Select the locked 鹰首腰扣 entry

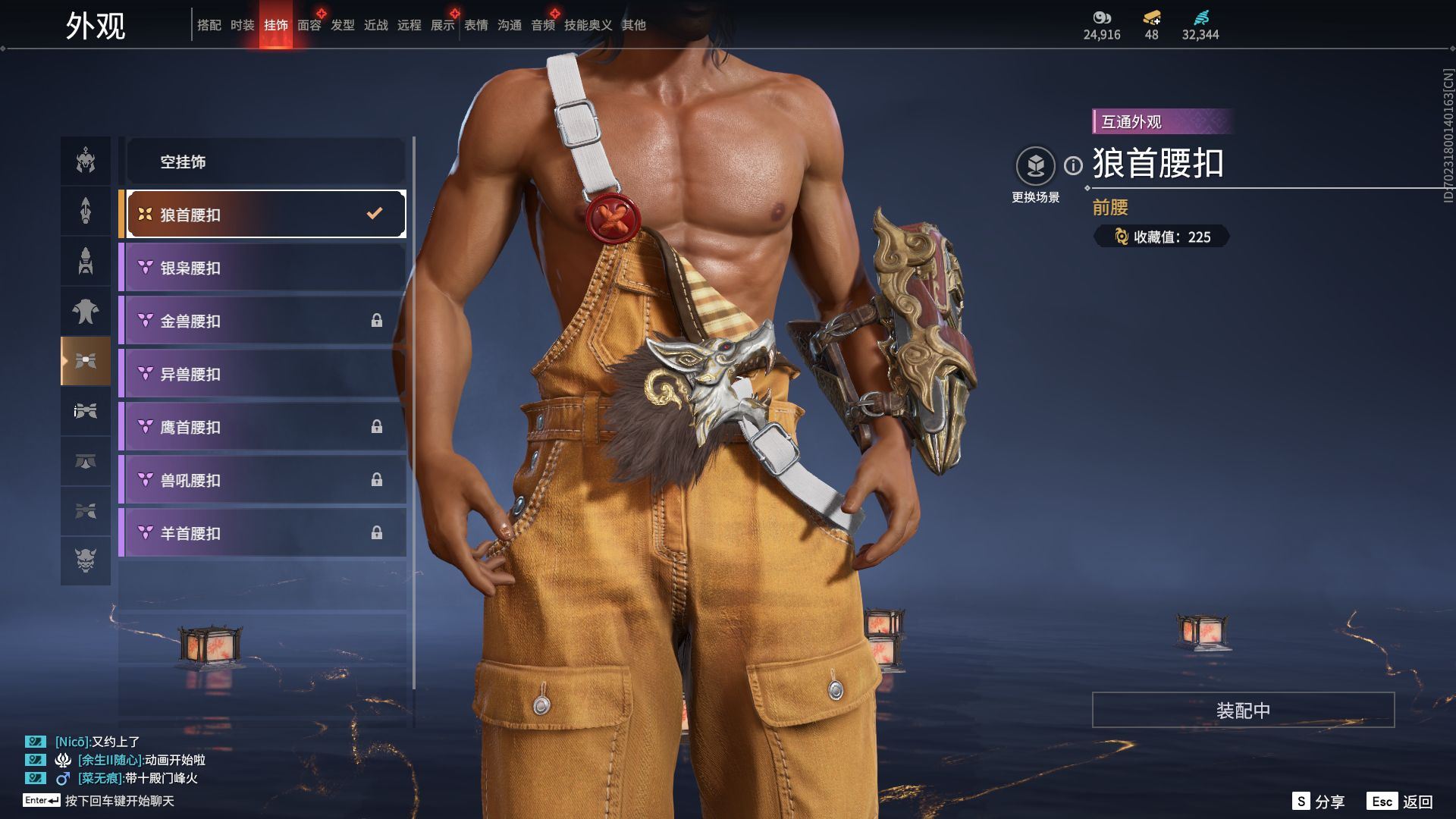(265, 427)
